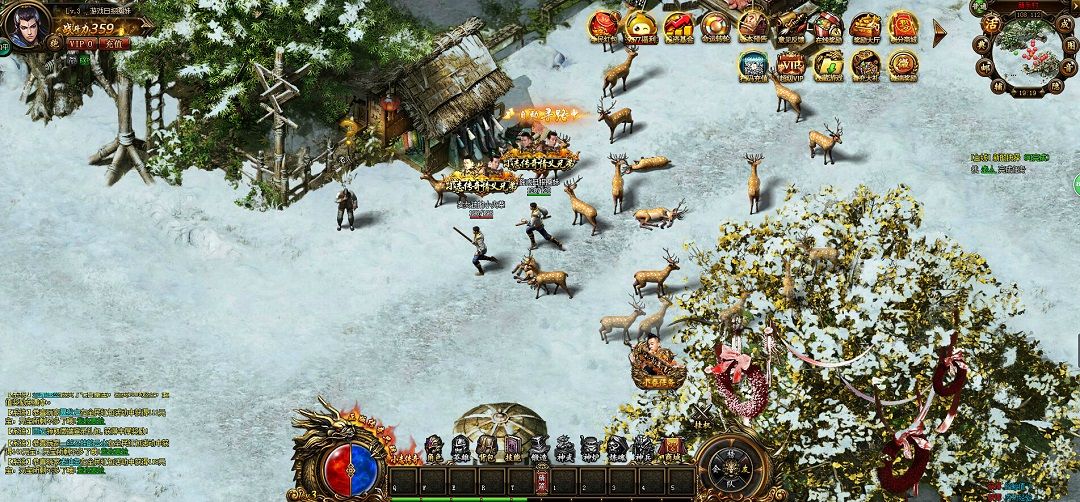Open the 角色 character menu
Viewport: 1080px width, 502px height.
point(434,447)
